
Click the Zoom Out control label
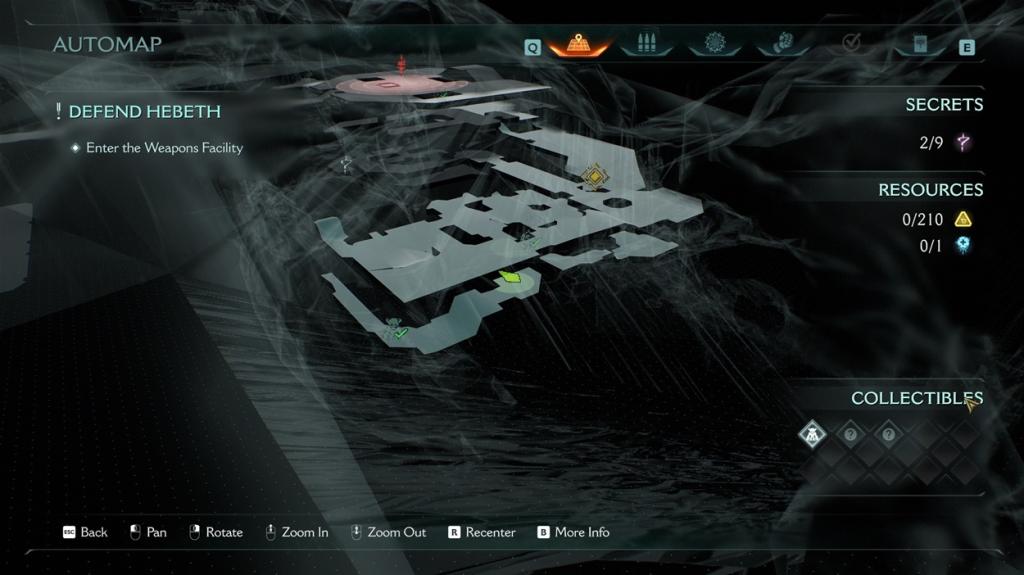[x=389, y=532]
